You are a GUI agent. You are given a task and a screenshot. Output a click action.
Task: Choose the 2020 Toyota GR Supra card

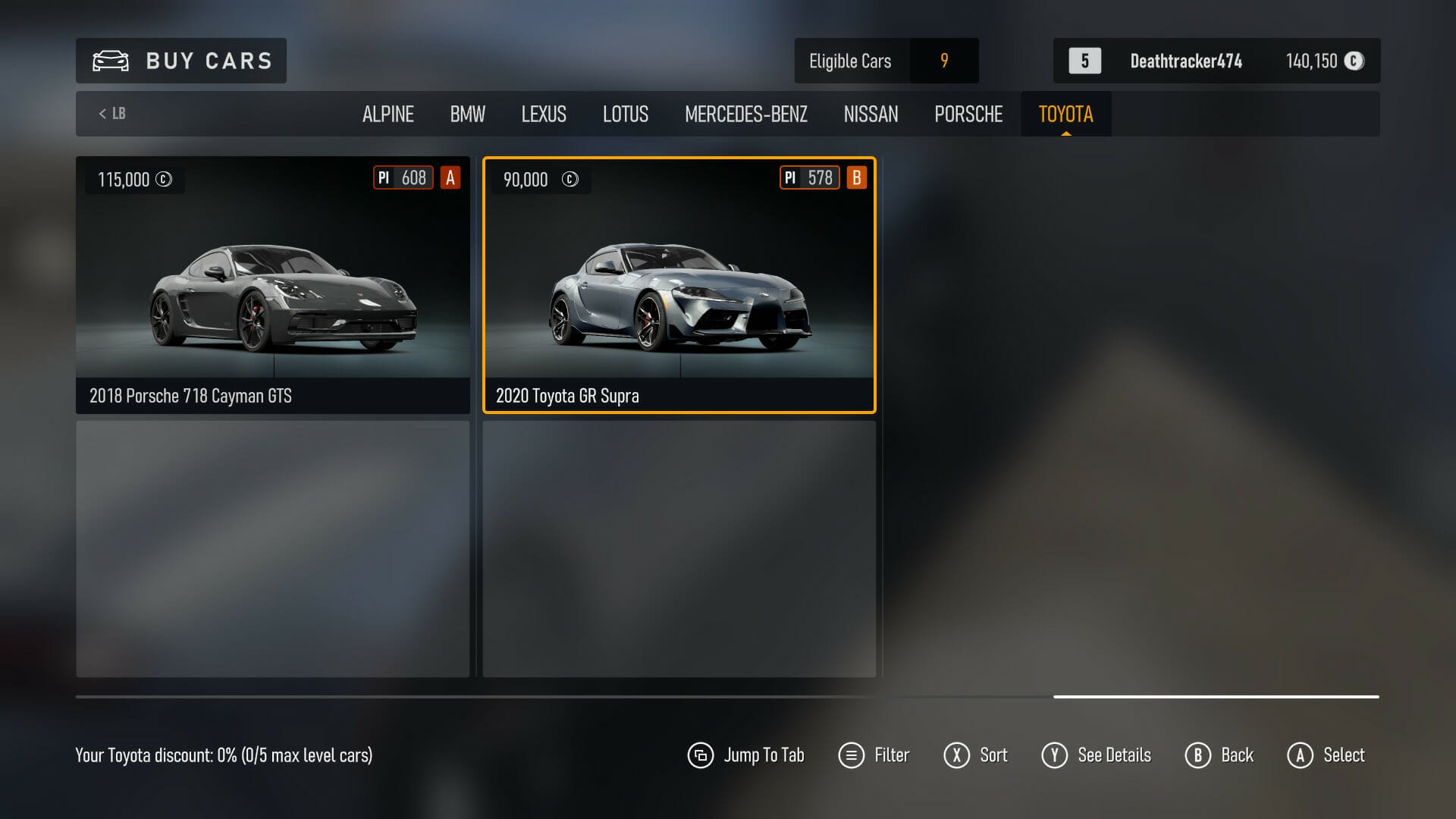tap(679, 285)
